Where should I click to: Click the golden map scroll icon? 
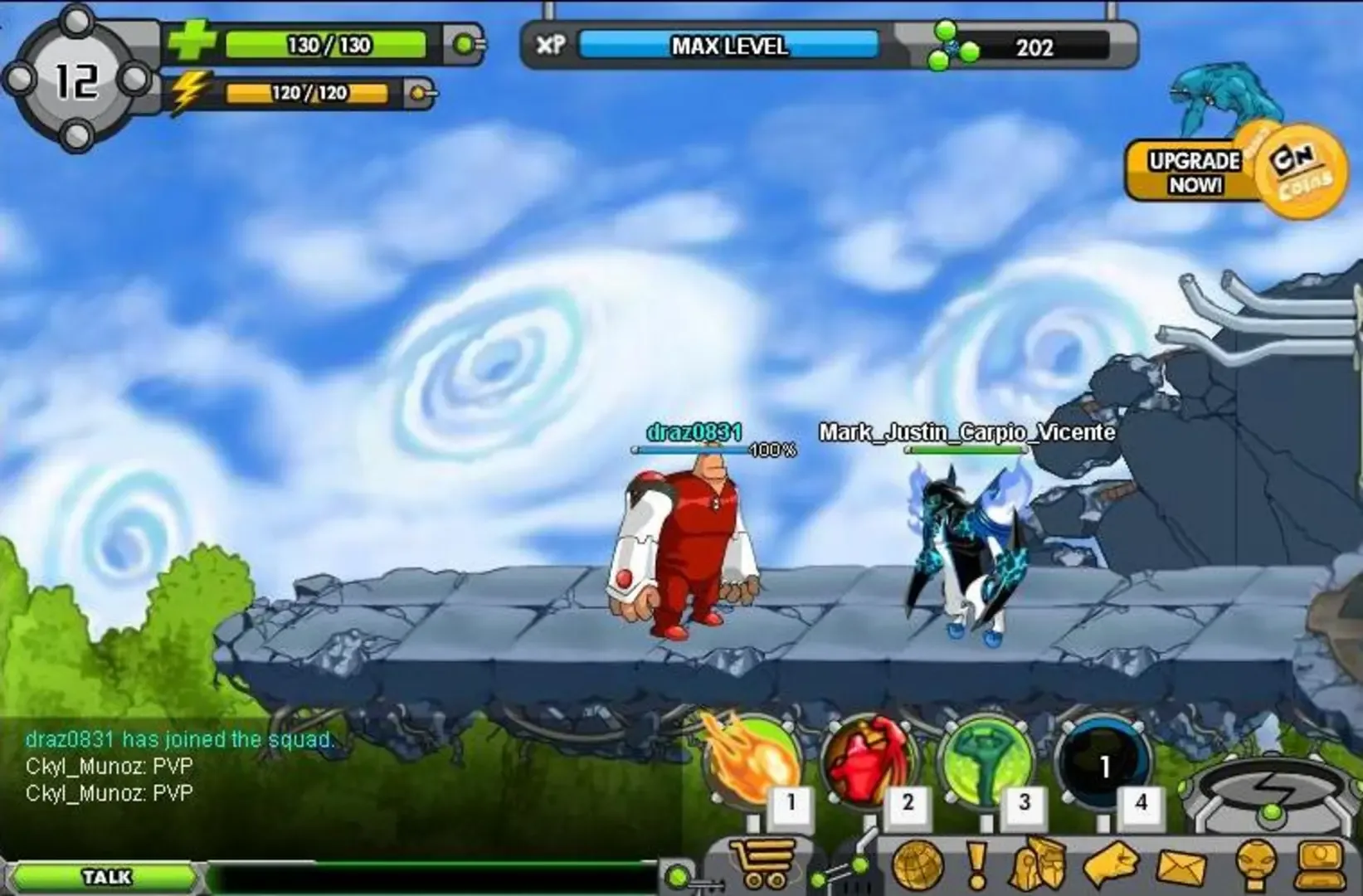pos(1039,867)
